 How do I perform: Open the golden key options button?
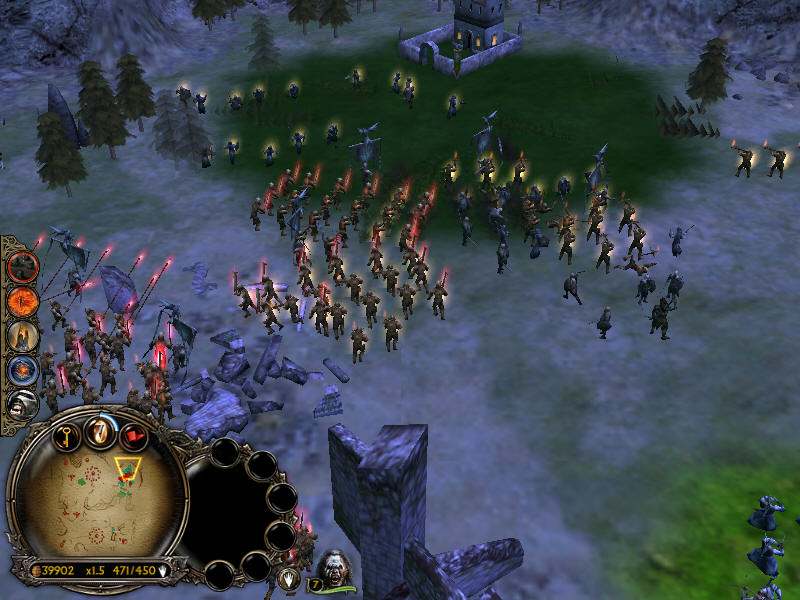[65, 436]
